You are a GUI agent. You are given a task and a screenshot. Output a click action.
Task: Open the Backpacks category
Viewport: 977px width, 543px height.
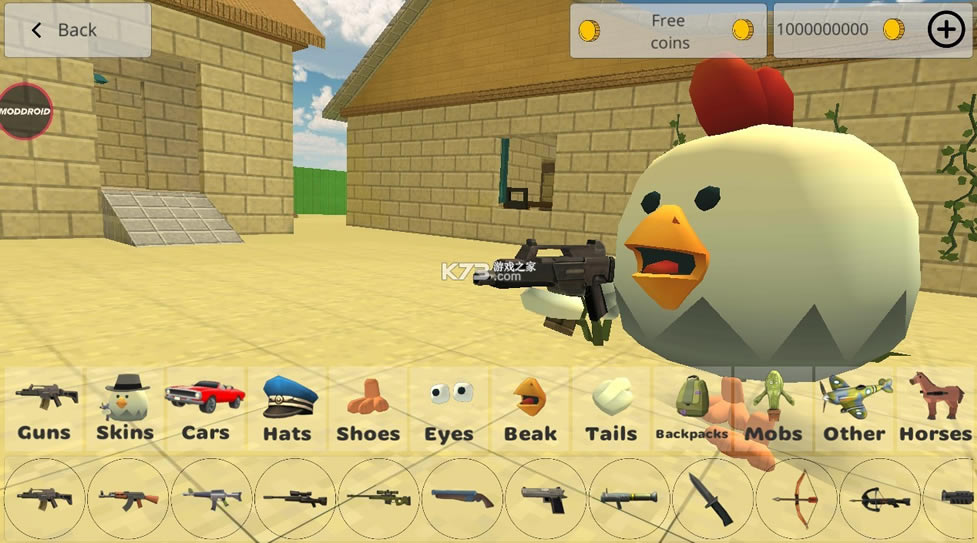pyautogui.click(x=692, y=409)
